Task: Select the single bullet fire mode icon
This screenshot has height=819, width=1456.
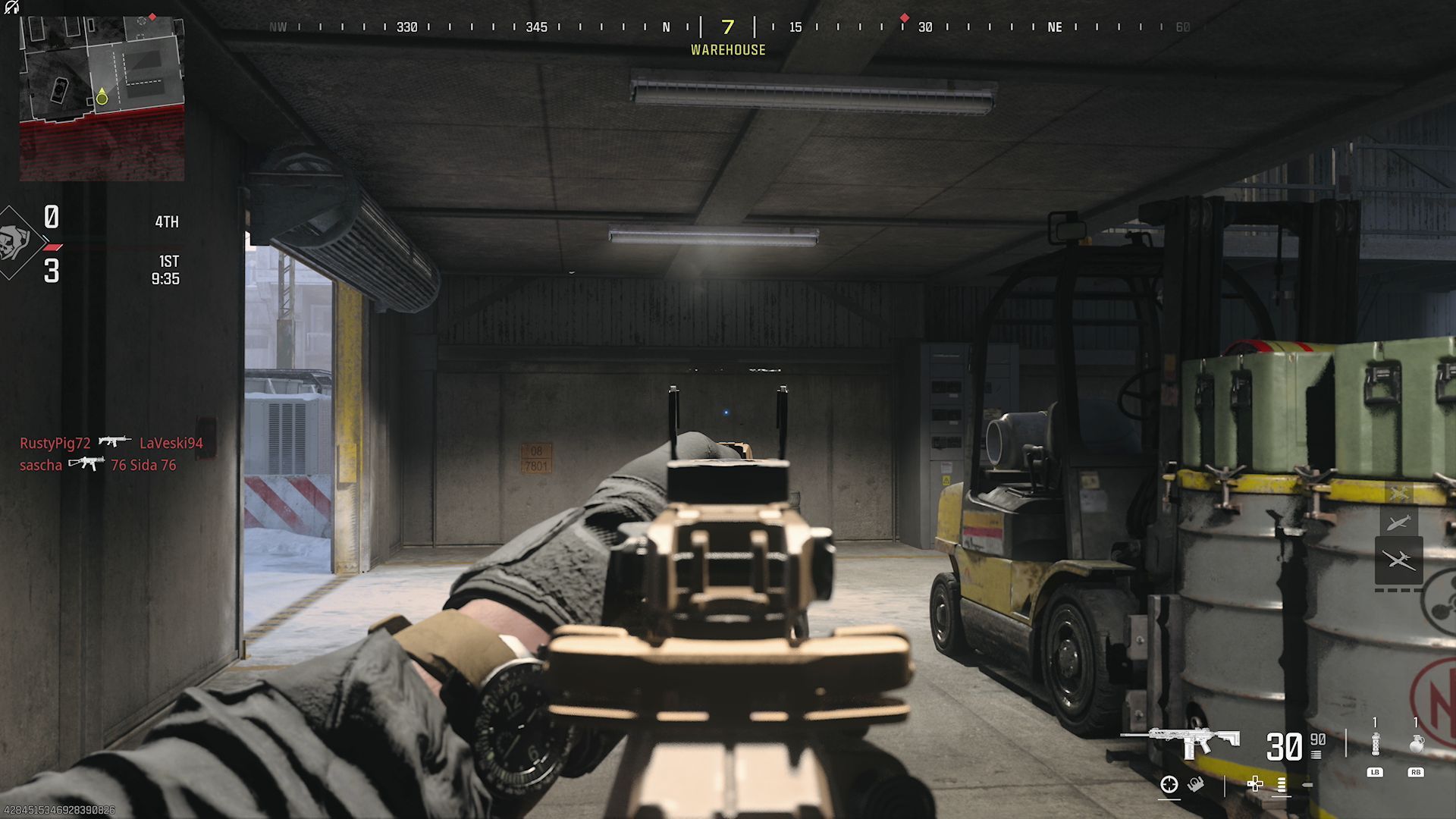Action: 1307,784
